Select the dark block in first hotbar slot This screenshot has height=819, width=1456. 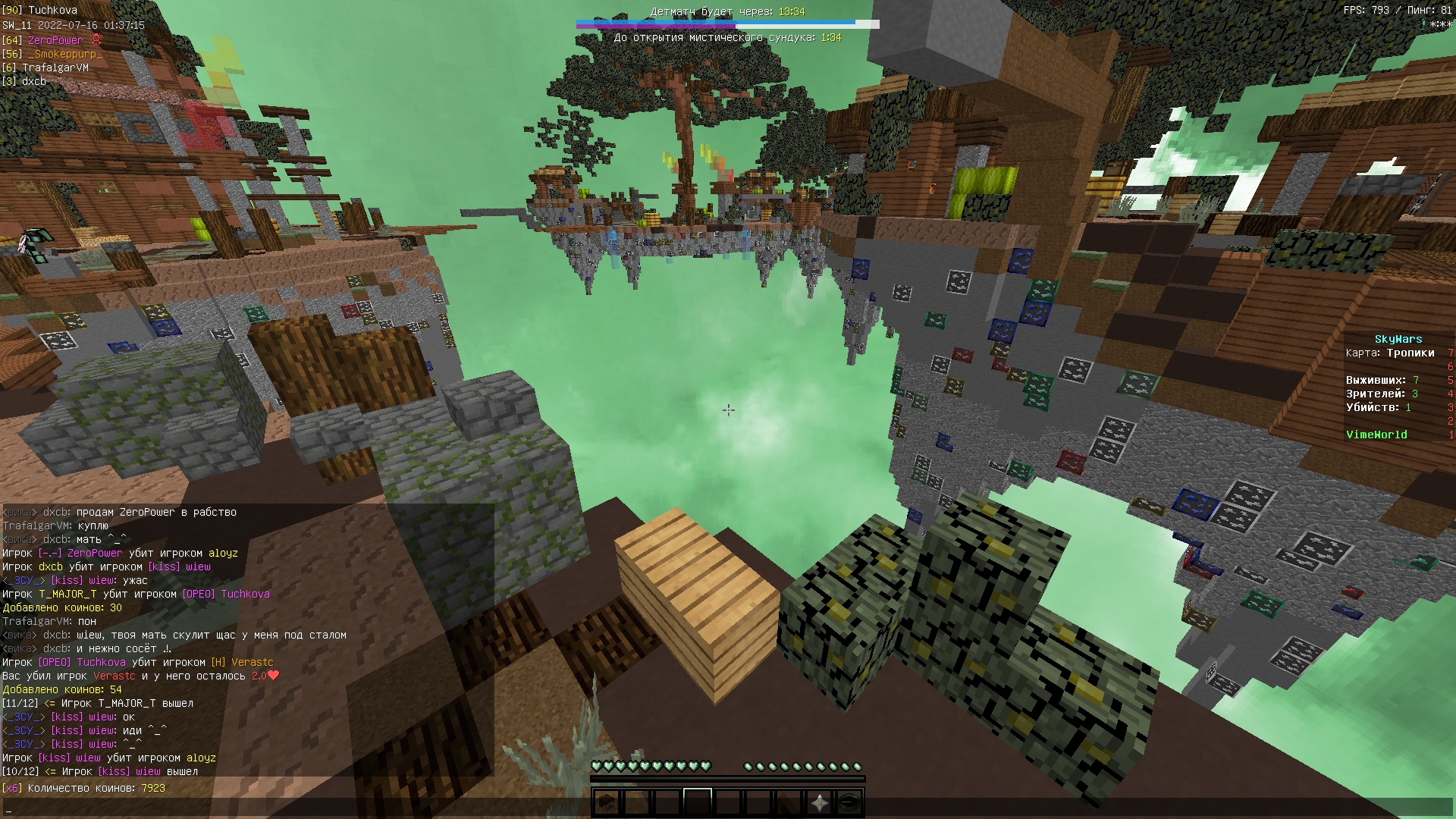tap(606, 802)
